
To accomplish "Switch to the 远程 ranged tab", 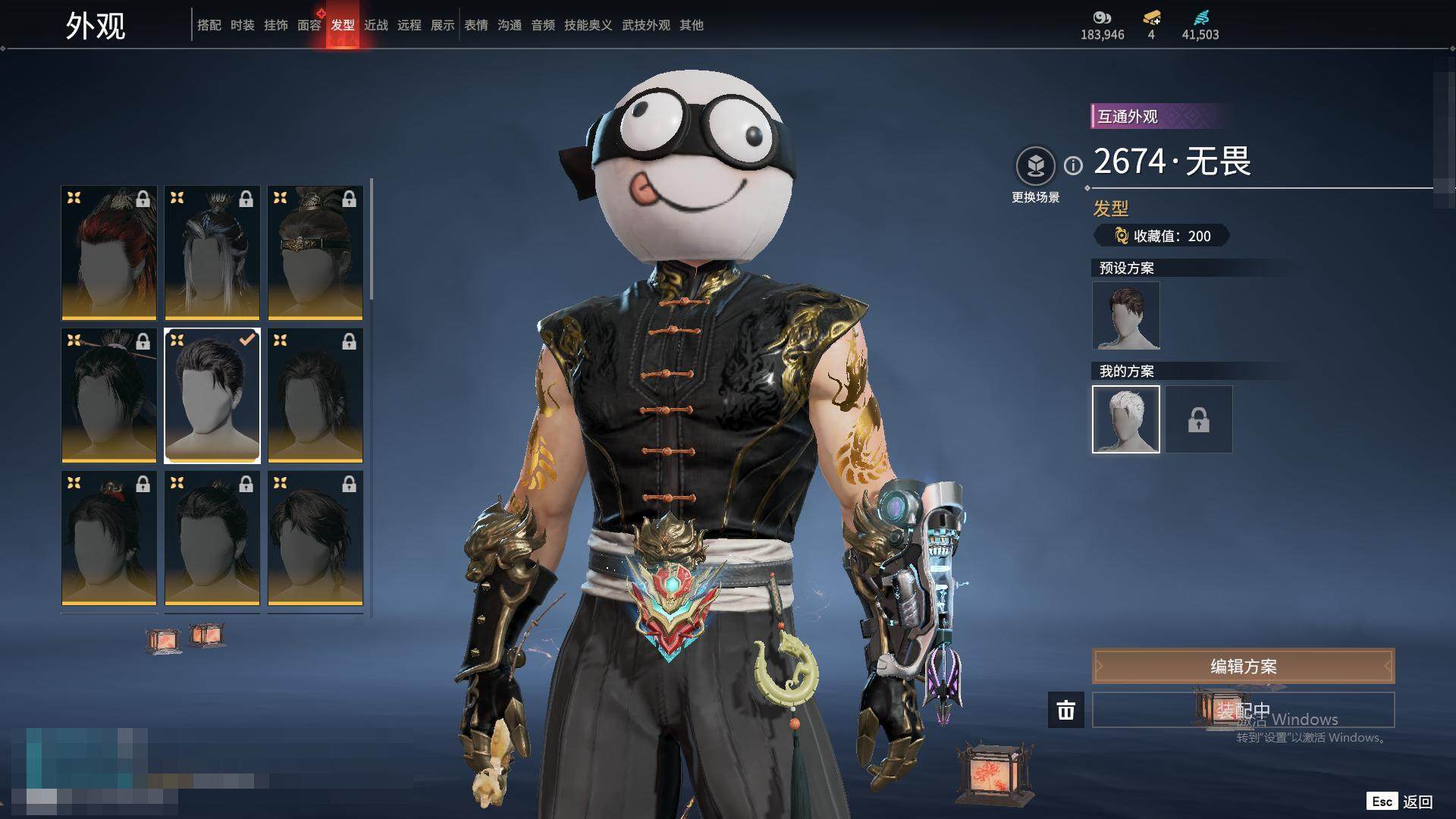I will point(409,25).
